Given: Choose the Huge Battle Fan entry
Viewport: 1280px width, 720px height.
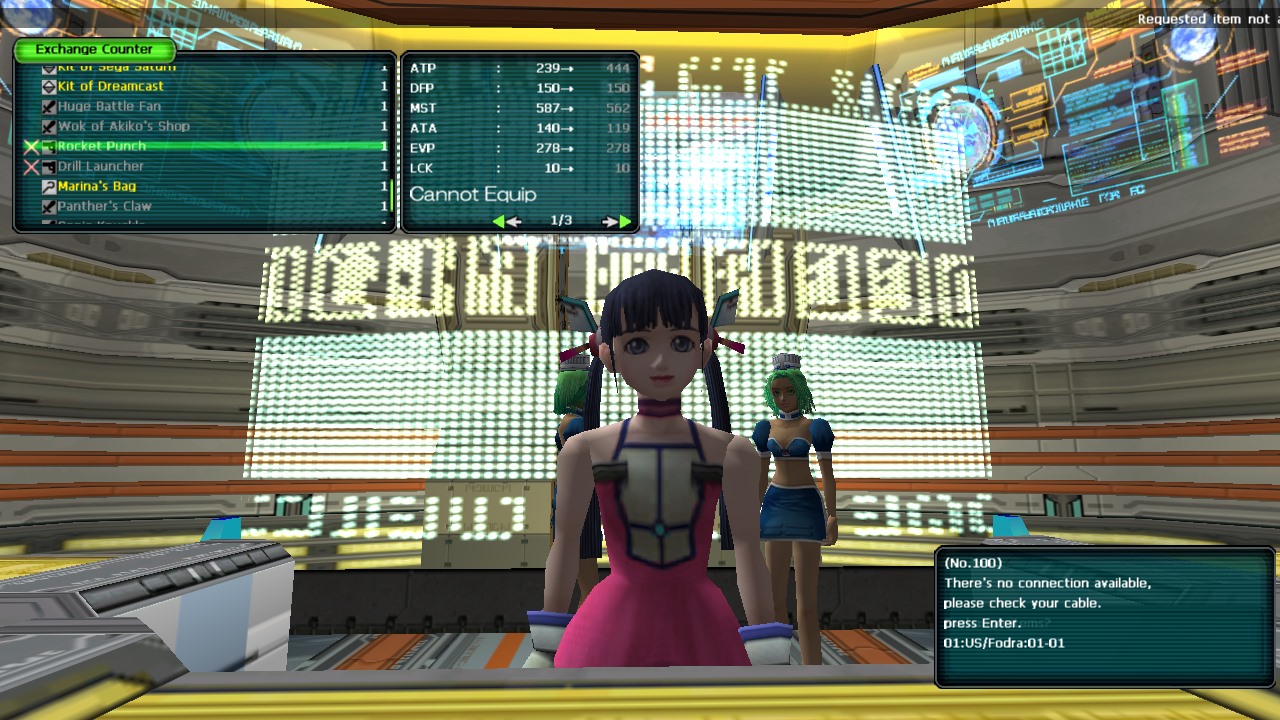Looking at the screenshot, I should (x=109, y=107).
